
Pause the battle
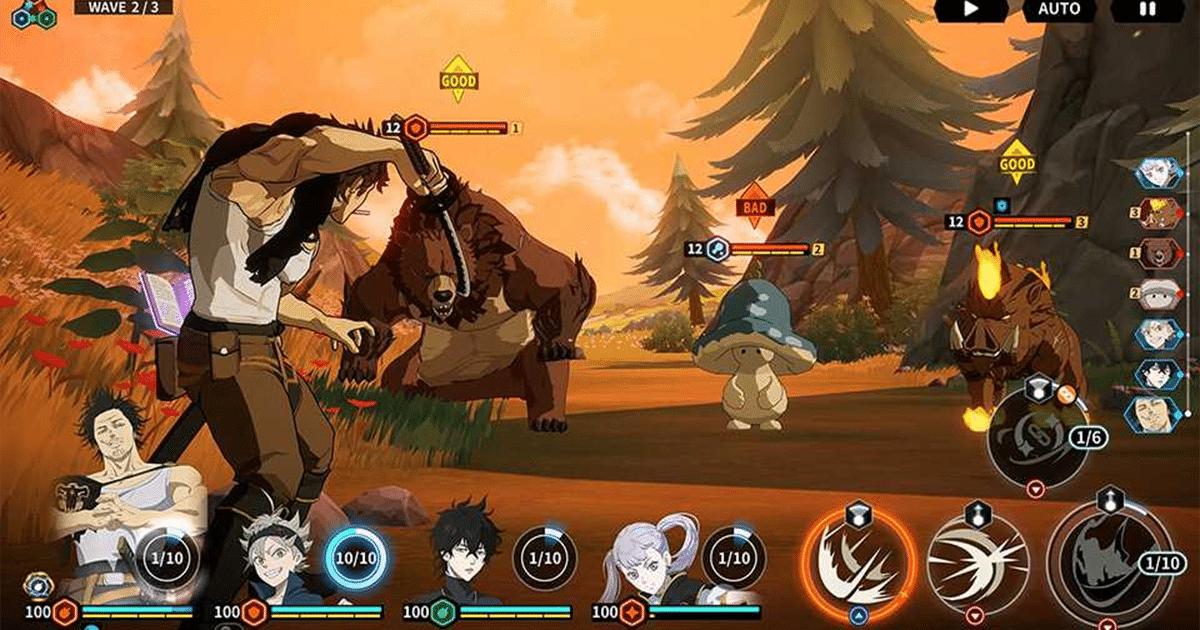(1147, 10)
